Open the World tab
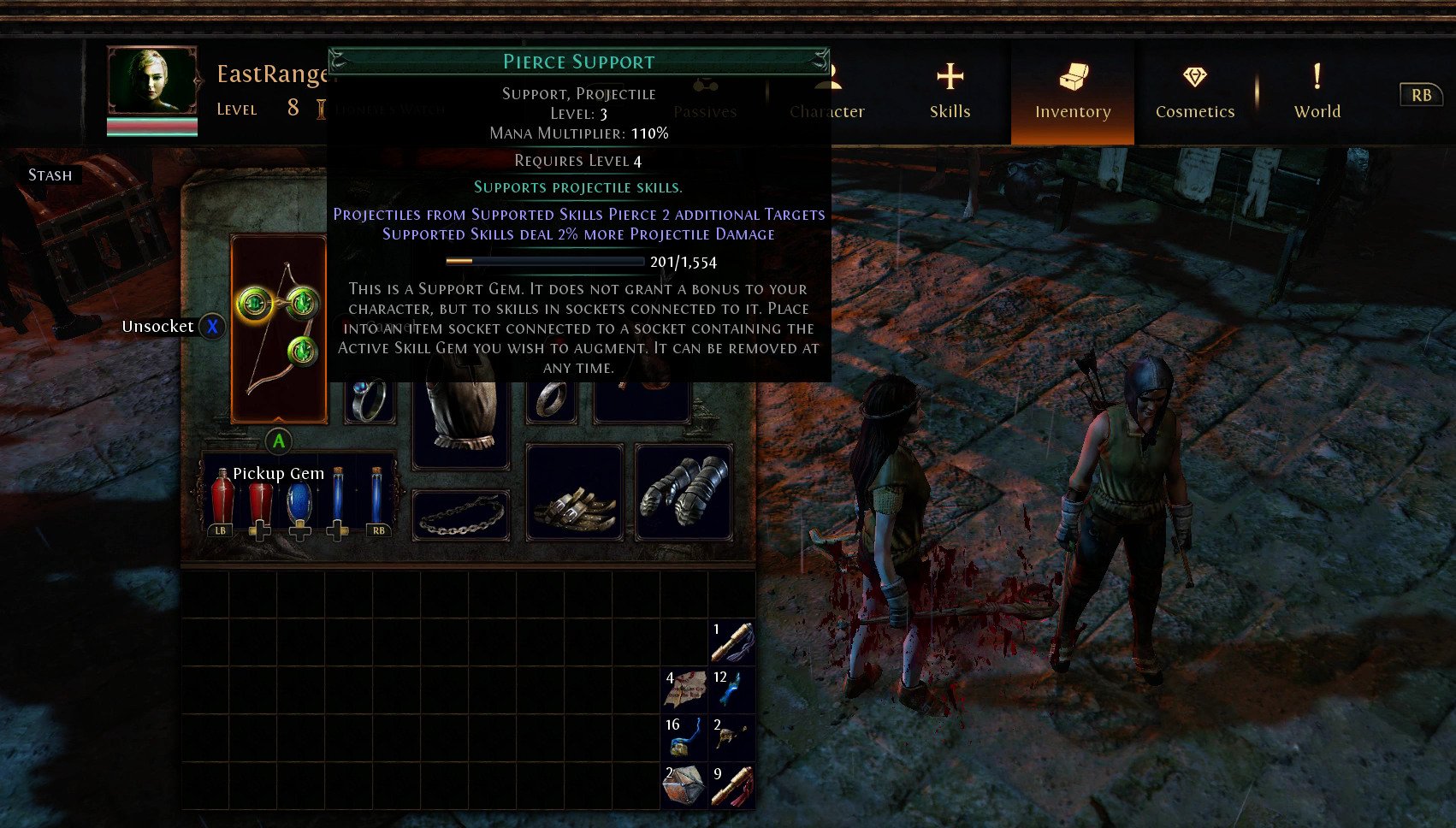This screenshot has width=1456, height=828. pyautogui.click(x=1317, y=92)
